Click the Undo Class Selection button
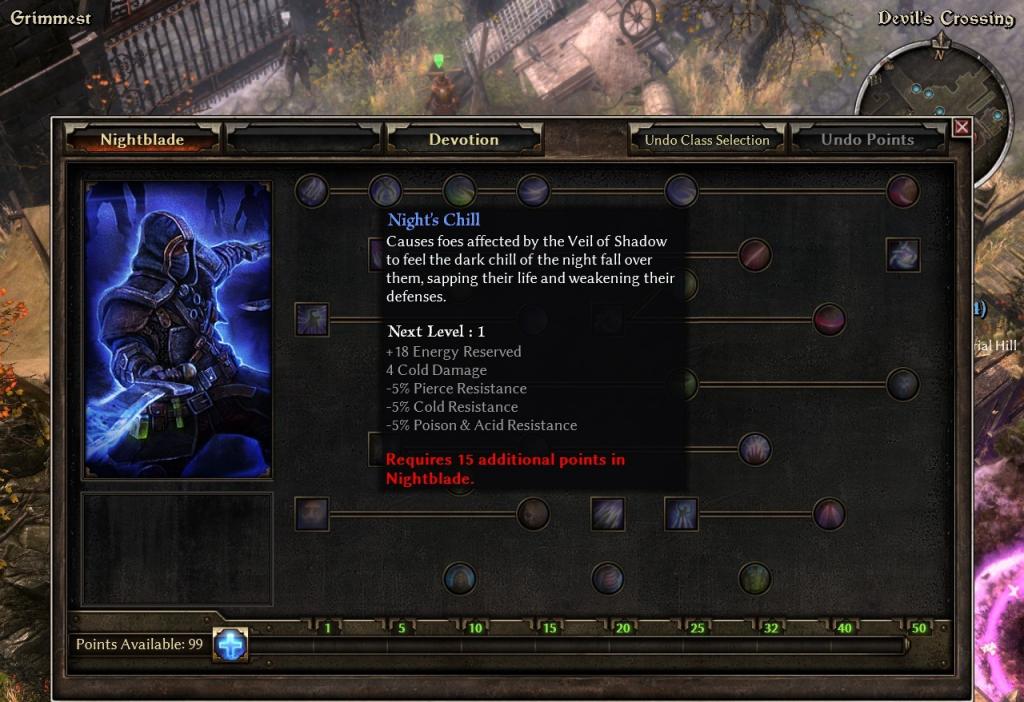Image resolution: width=1024 pixels, height=702 pixels. coord(707,140)
